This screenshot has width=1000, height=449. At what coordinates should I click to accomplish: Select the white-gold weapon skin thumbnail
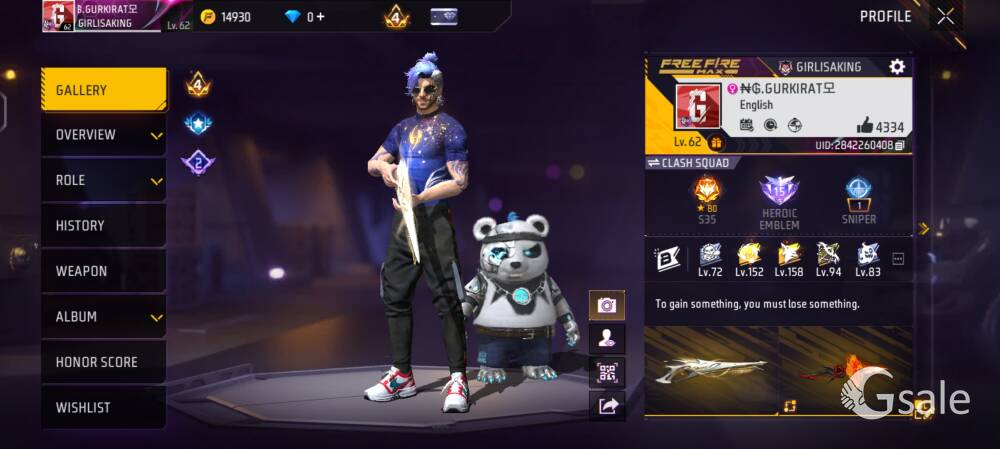click(x=711, y=368)
